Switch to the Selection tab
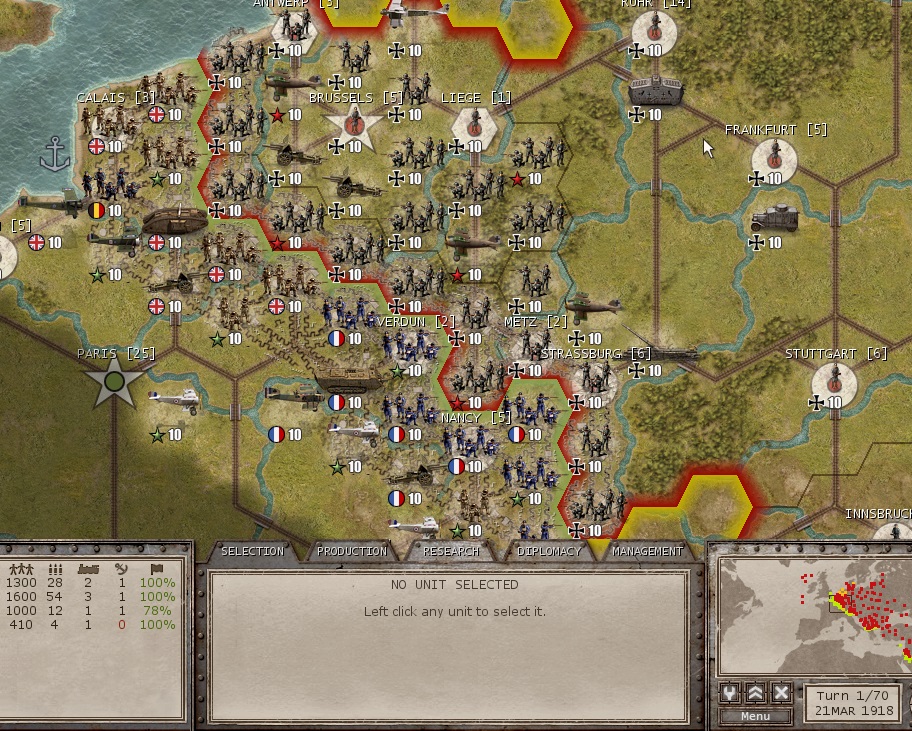 point(252,551)
